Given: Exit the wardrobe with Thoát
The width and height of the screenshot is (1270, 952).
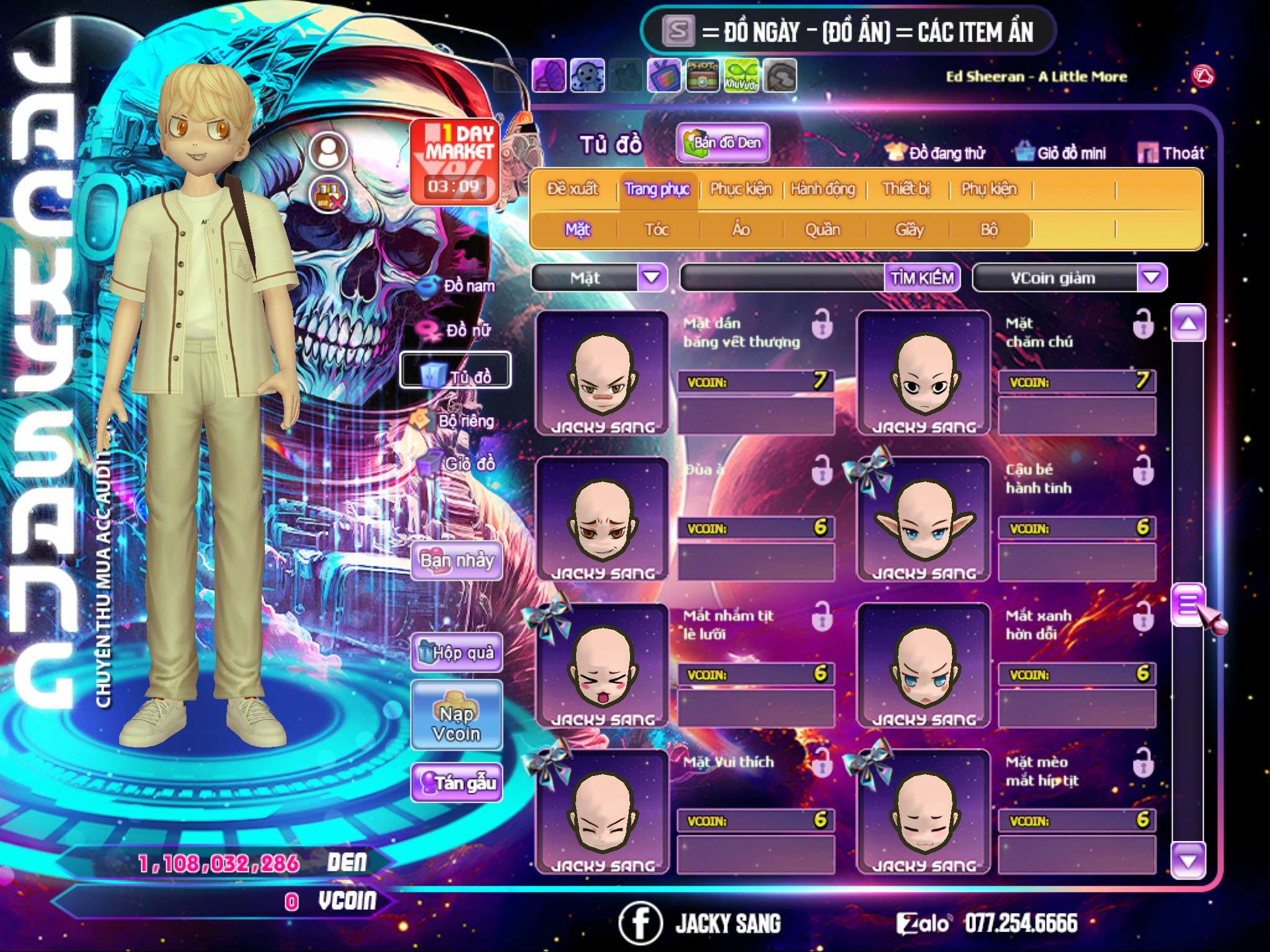Looking at the screenshot, I should pos(1171,153).
